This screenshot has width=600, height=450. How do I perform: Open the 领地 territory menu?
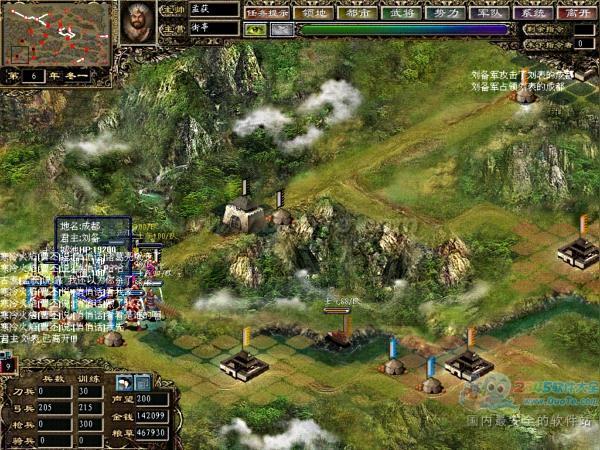(315, 14)
